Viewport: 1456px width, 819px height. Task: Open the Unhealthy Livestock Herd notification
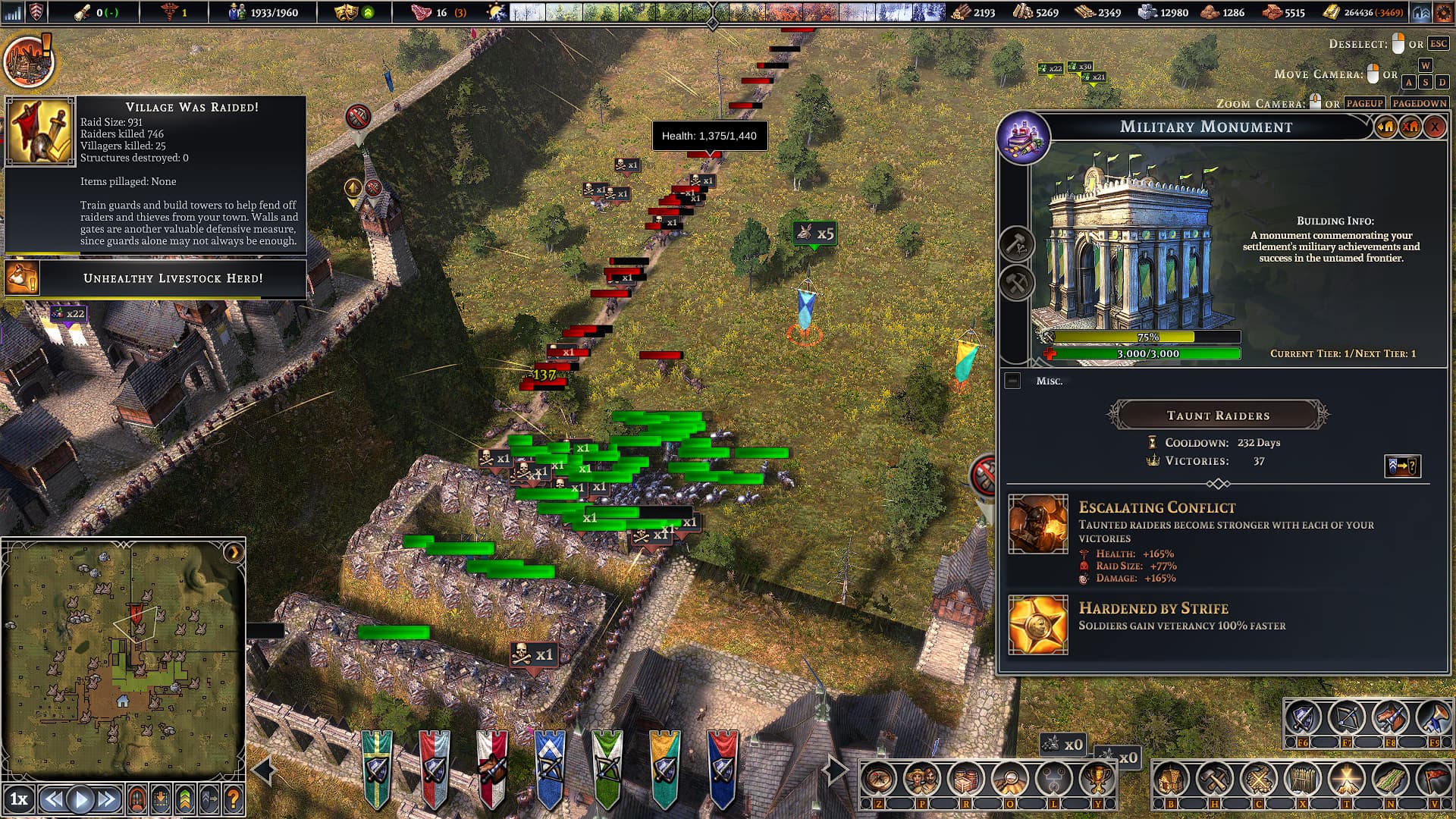172,278
